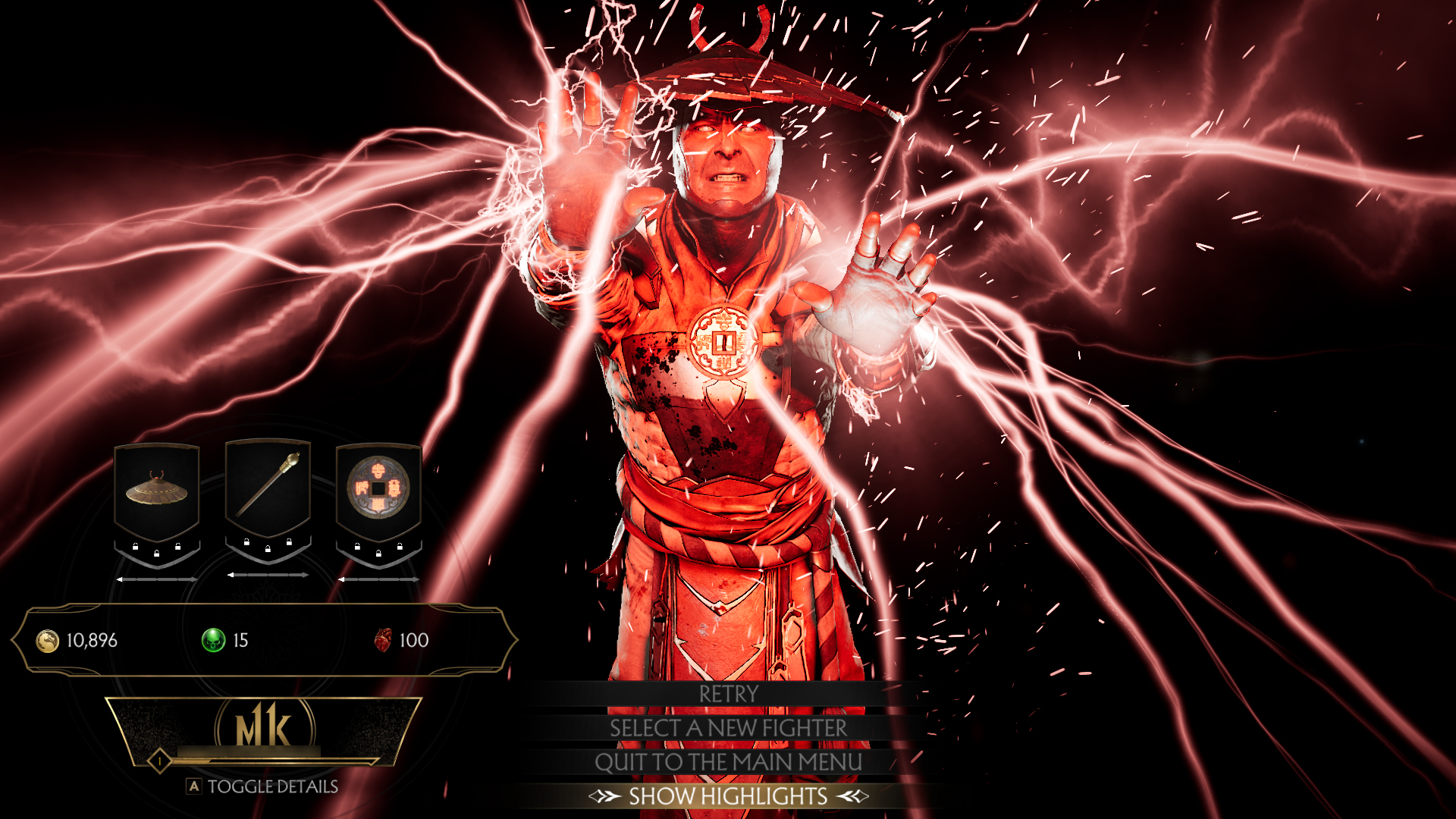Screen dimensions: 1456x819
Task: Activate Show Highlights
Action: pos(728,796)
